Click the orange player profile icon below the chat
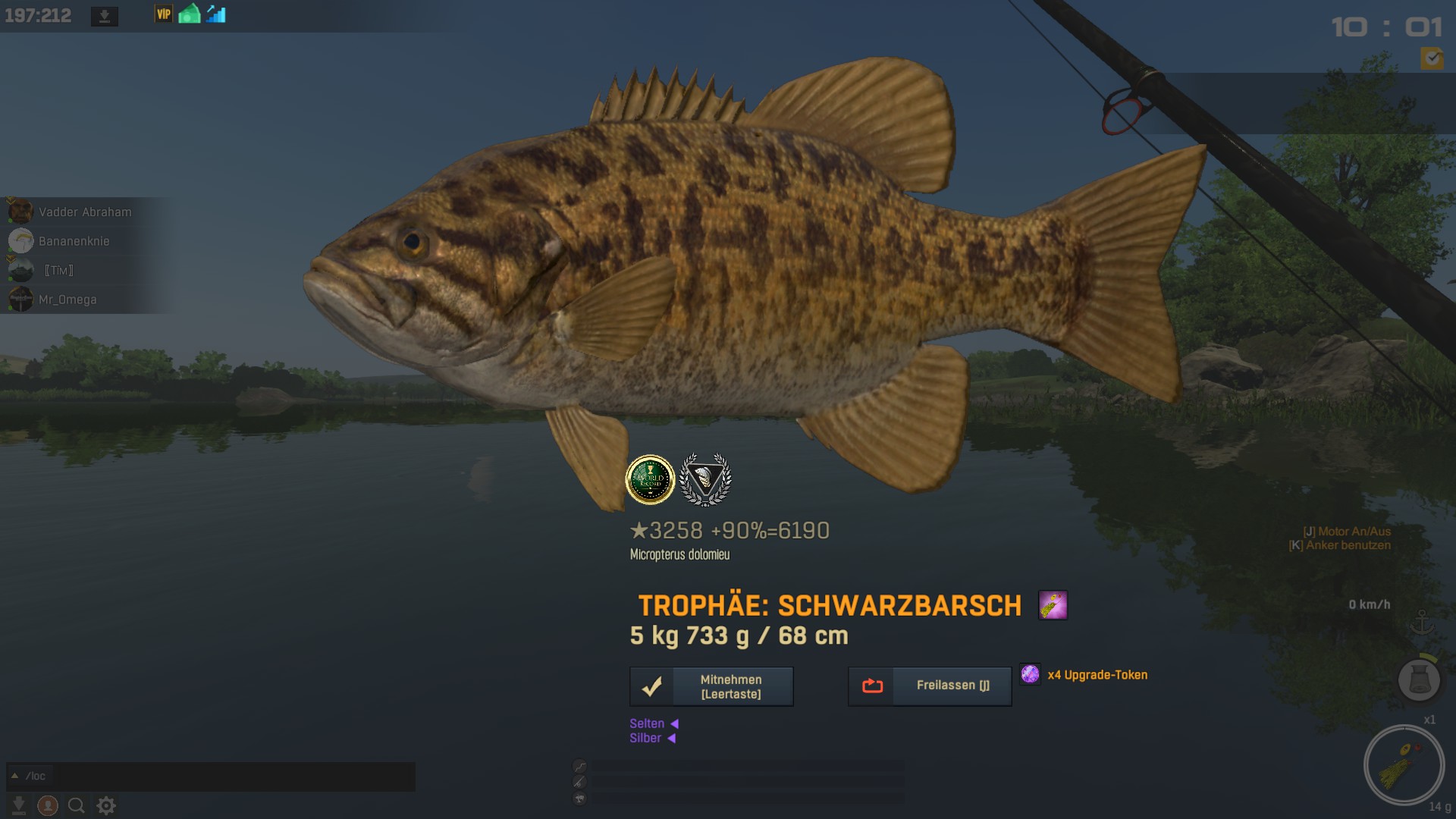Image resolution: width=1456 pixels, height=819 pixels. (x=48, y=805)
